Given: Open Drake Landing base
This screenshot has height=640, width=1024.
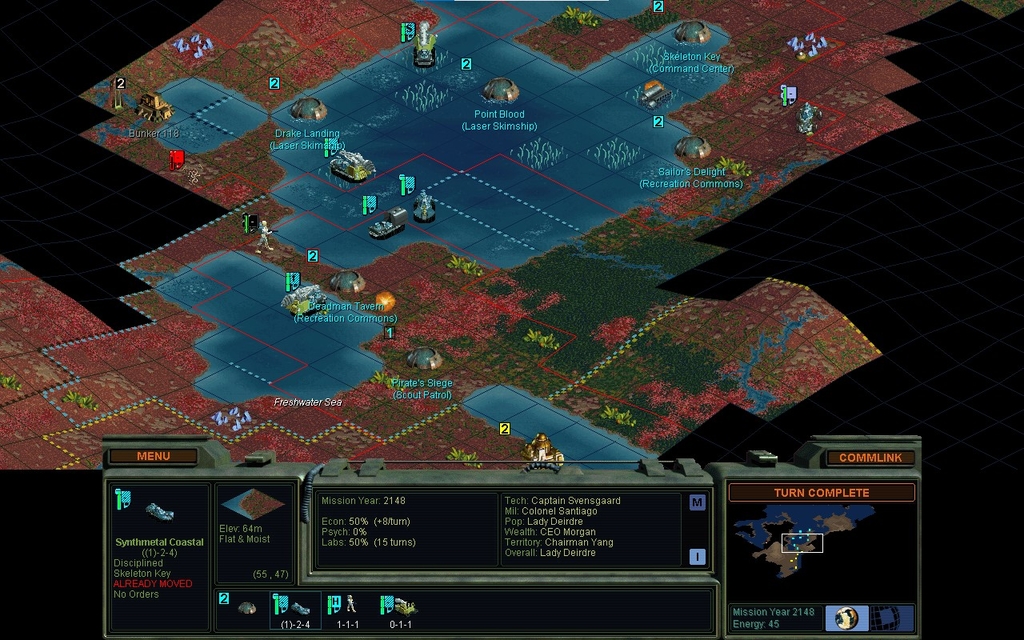Looking at the screenshot, I should pos(308,109).
